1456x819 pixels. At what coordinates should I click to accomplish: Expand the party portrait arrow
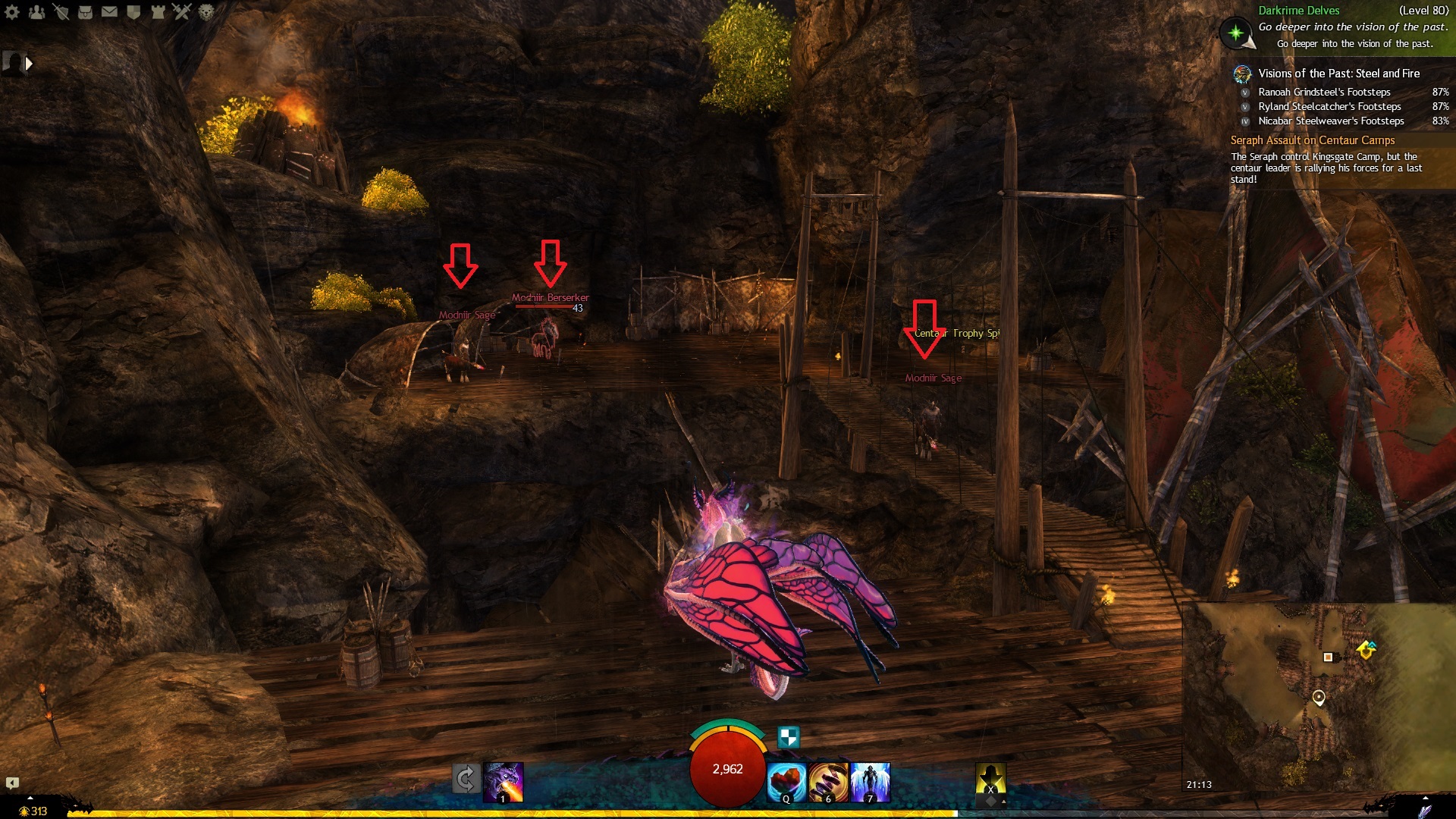(x=29, y=64)
